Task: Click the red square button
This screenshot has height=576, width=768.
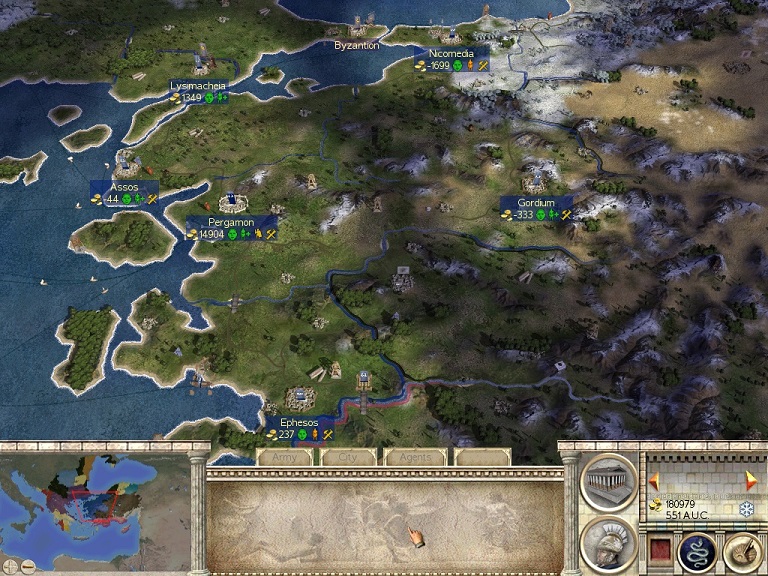Action: coord(660,549)
